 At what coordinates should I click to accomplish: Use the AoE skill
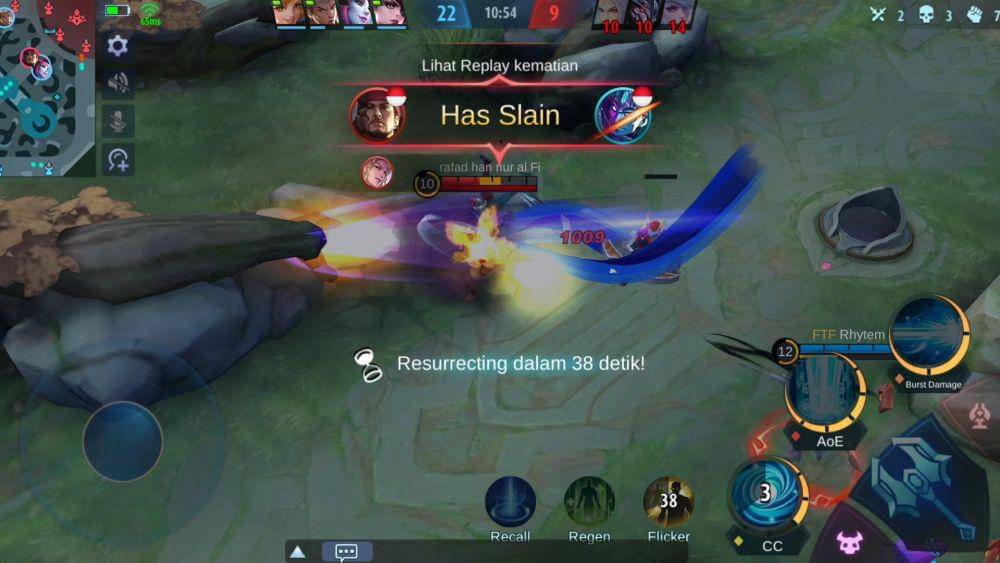tap(825, 393)
